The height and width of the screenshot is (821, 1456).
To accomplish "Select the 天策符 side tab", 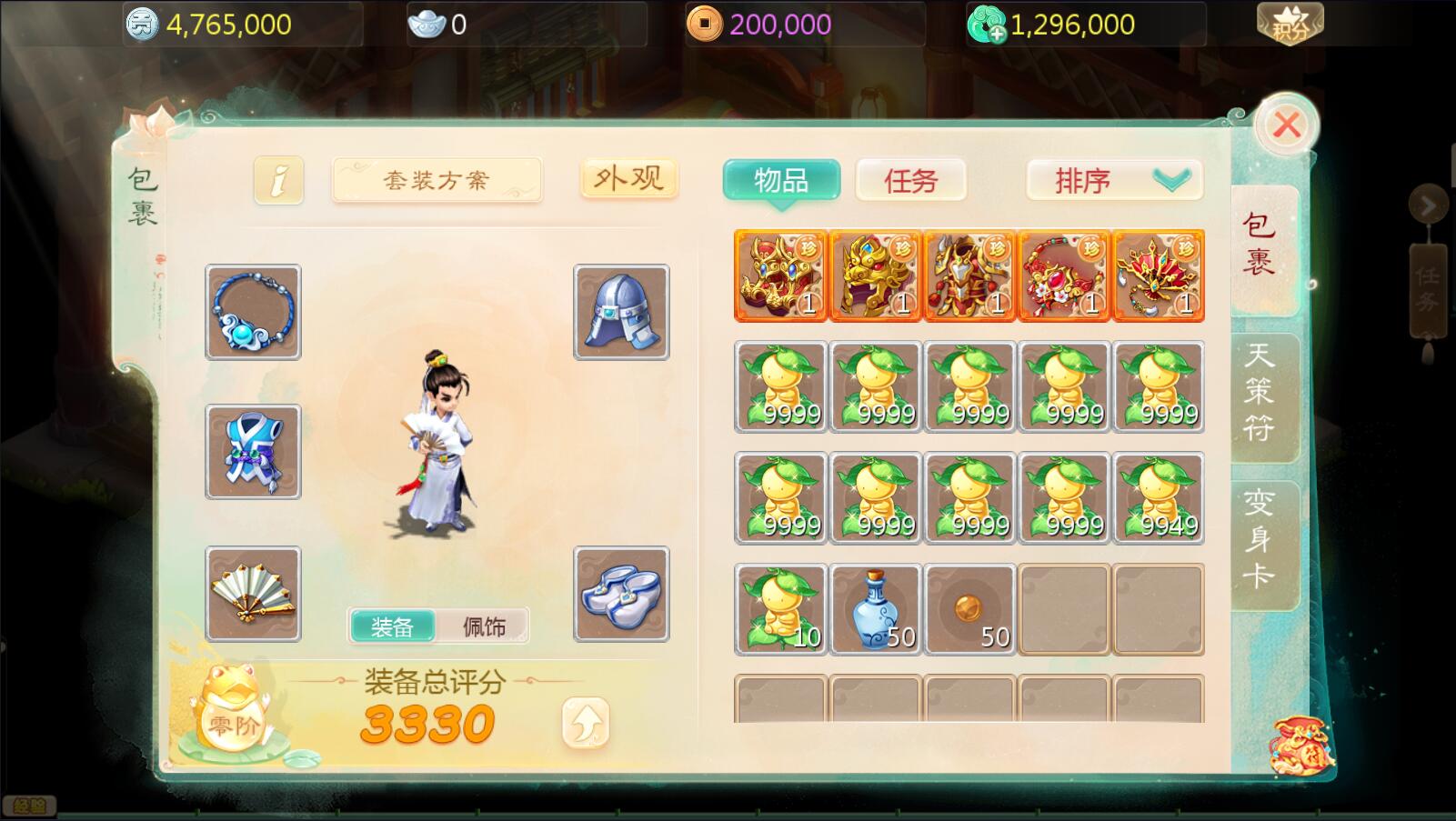I will (x=1260, y=391).
